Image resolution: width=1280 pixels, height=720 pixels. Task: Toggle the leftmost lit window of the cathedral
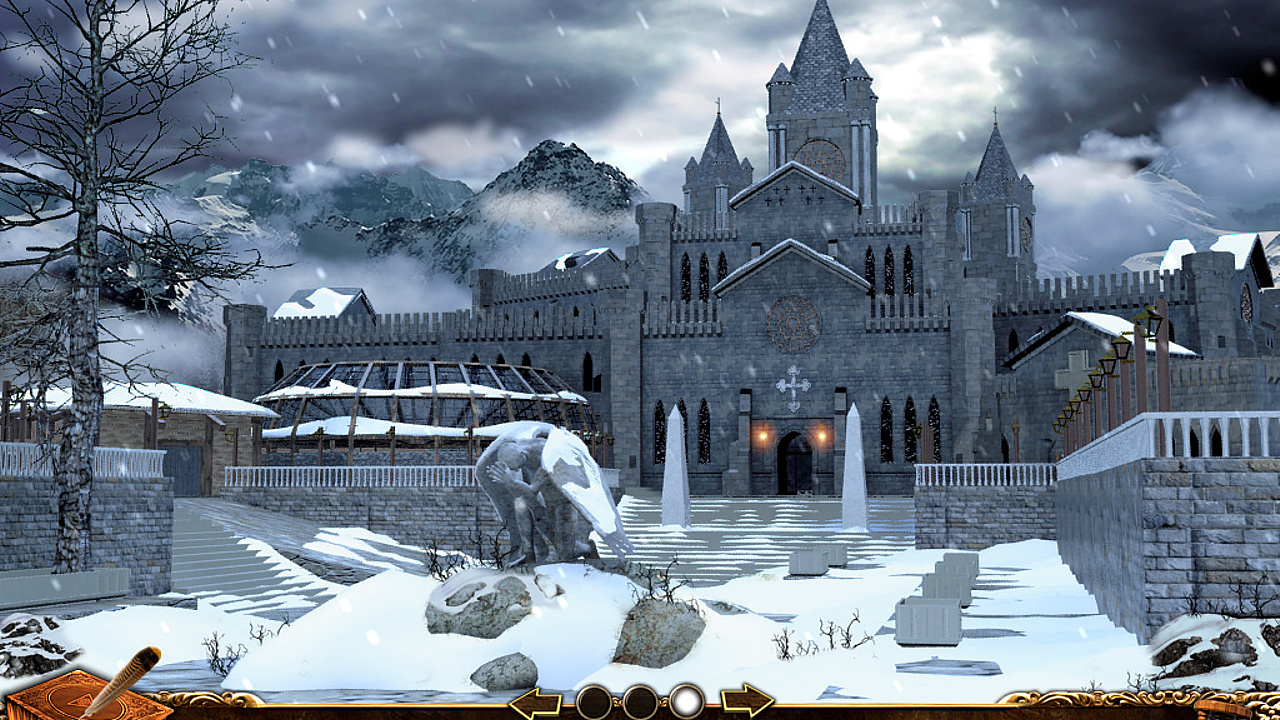point(764,435)
